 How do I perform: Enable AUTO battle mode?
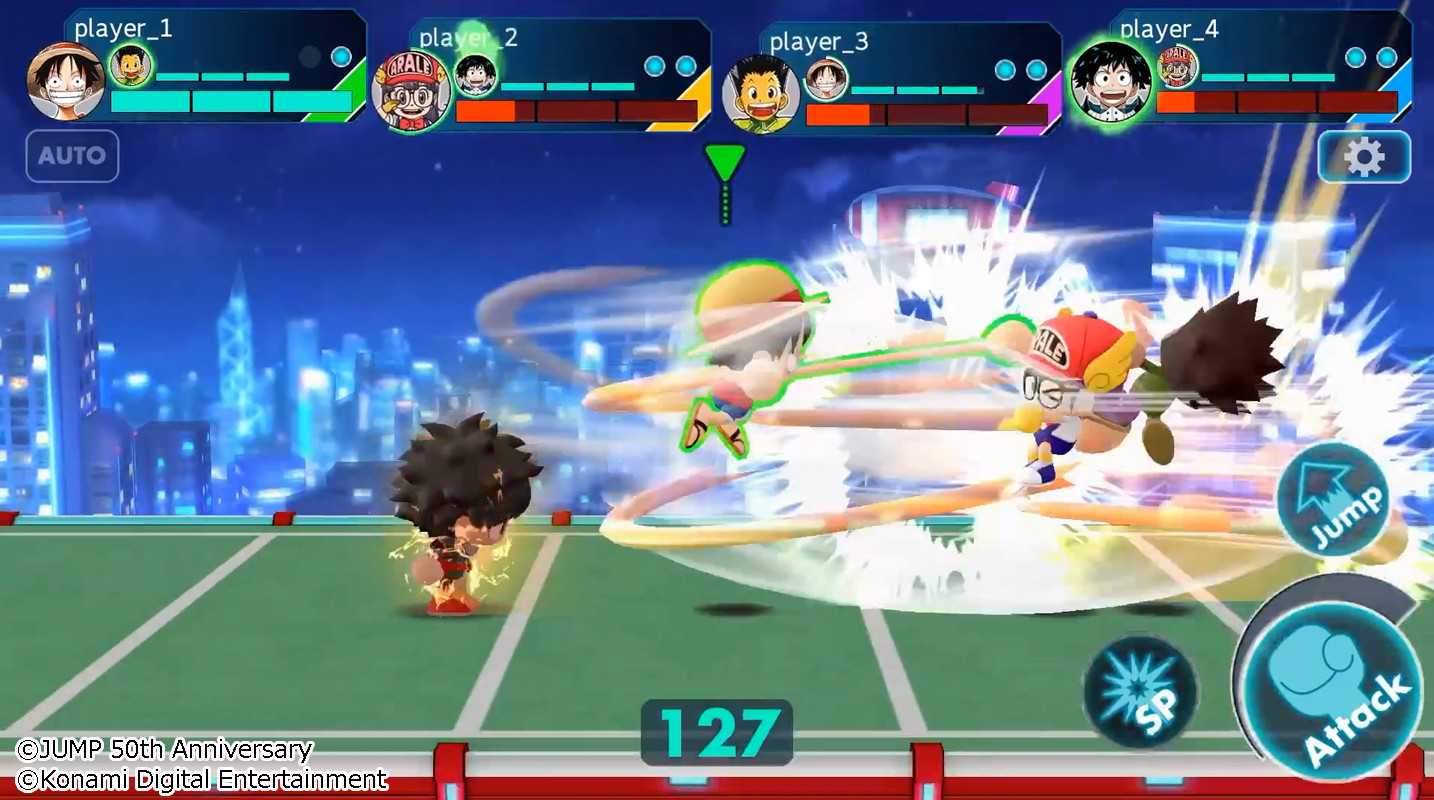click(x=71, y=156)
